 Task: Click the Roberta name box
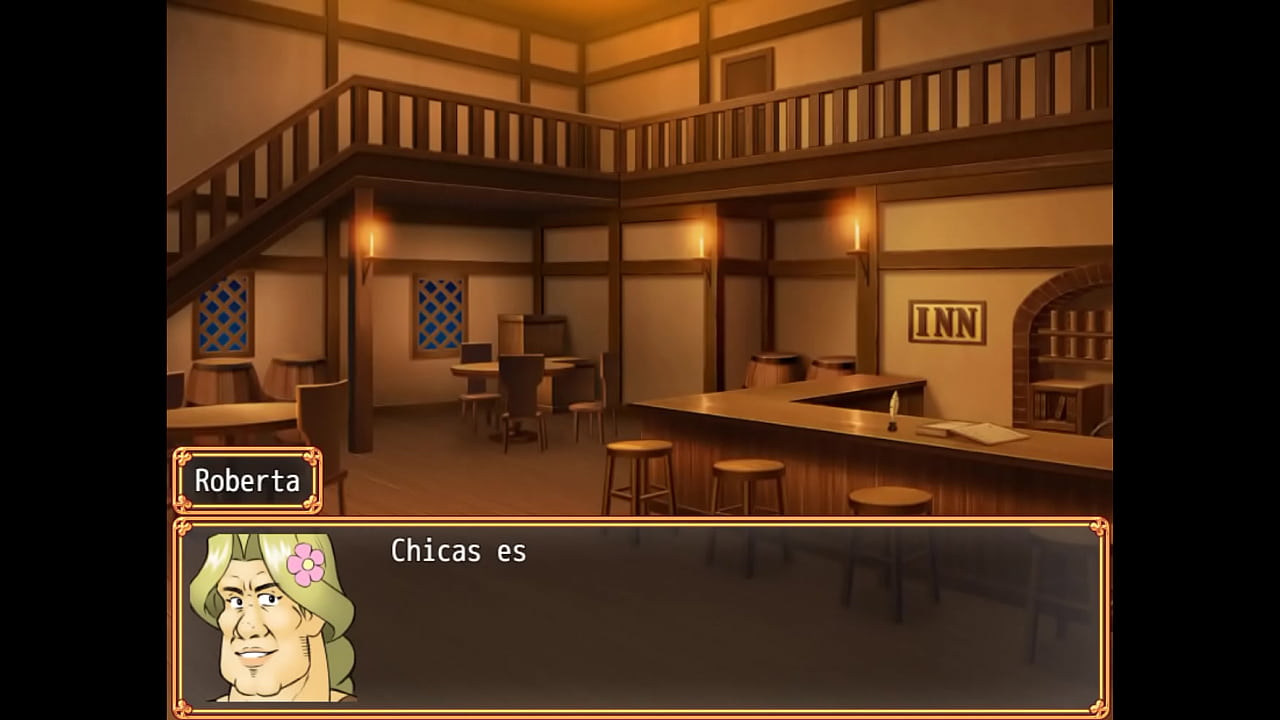pos(246,480)
